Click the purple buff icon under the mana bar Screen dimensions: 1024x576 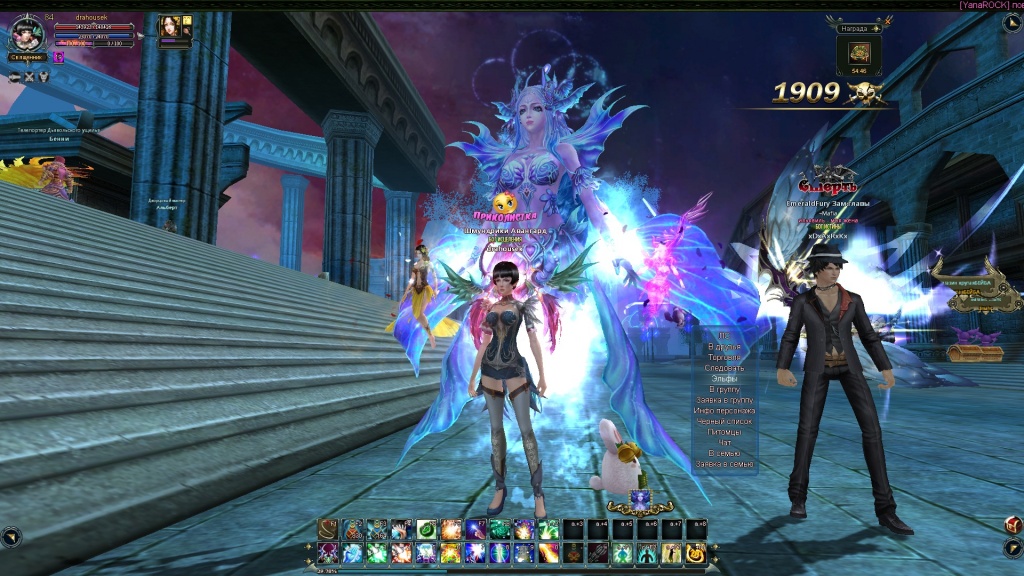(x=59, y=57)
